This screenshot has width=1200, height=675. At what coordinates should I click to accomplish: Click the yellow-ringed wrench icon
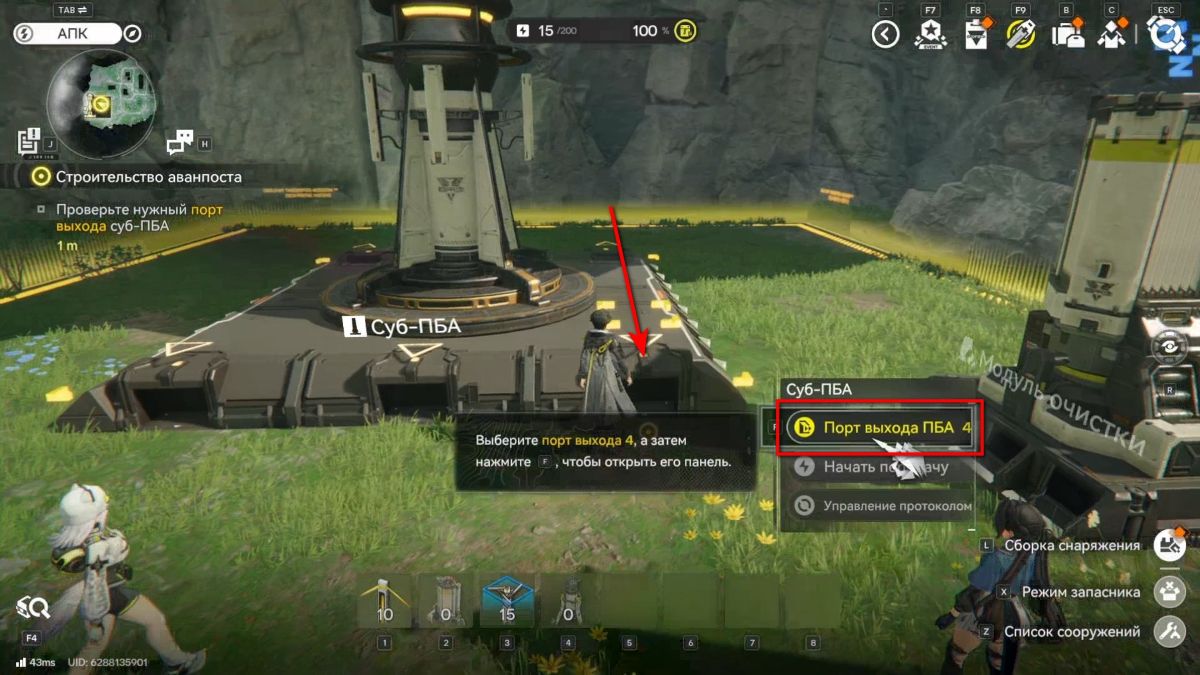click(x=1020, y=36)
